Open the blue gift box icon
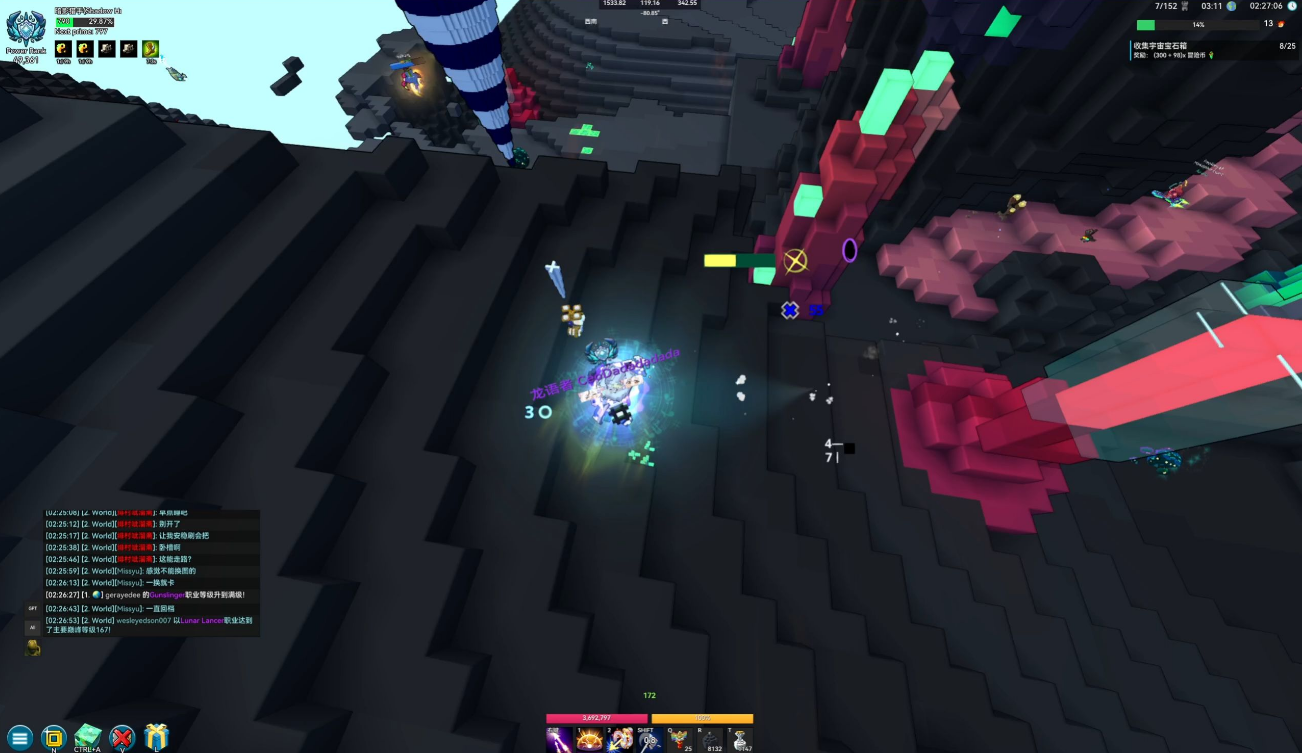The image size is (1302, 753). [156, 737]
